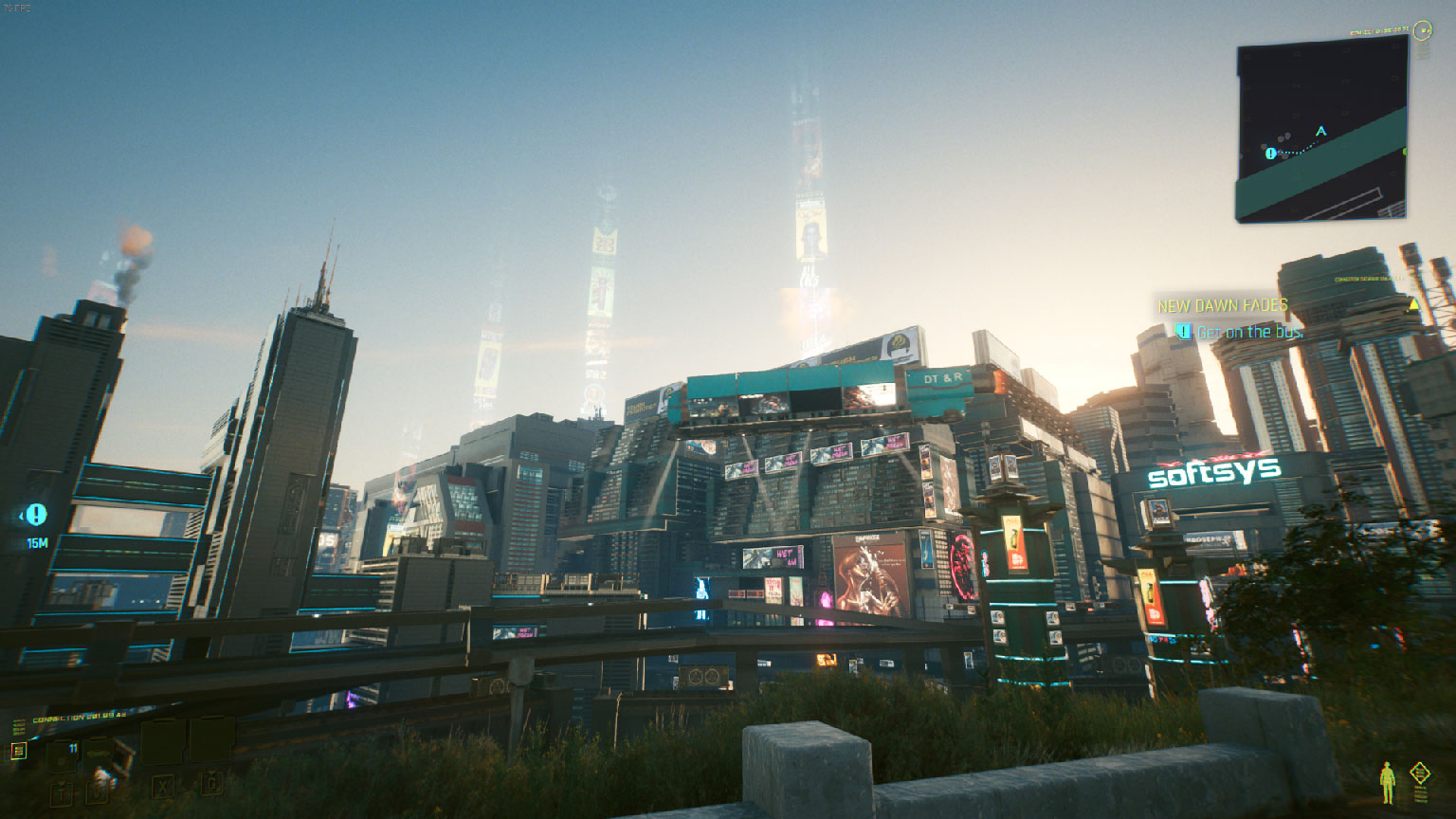Viewport: 1456px width, 819px height.
Task: Select the New Dawn Fades quest title
Action: coord(1223,305)
